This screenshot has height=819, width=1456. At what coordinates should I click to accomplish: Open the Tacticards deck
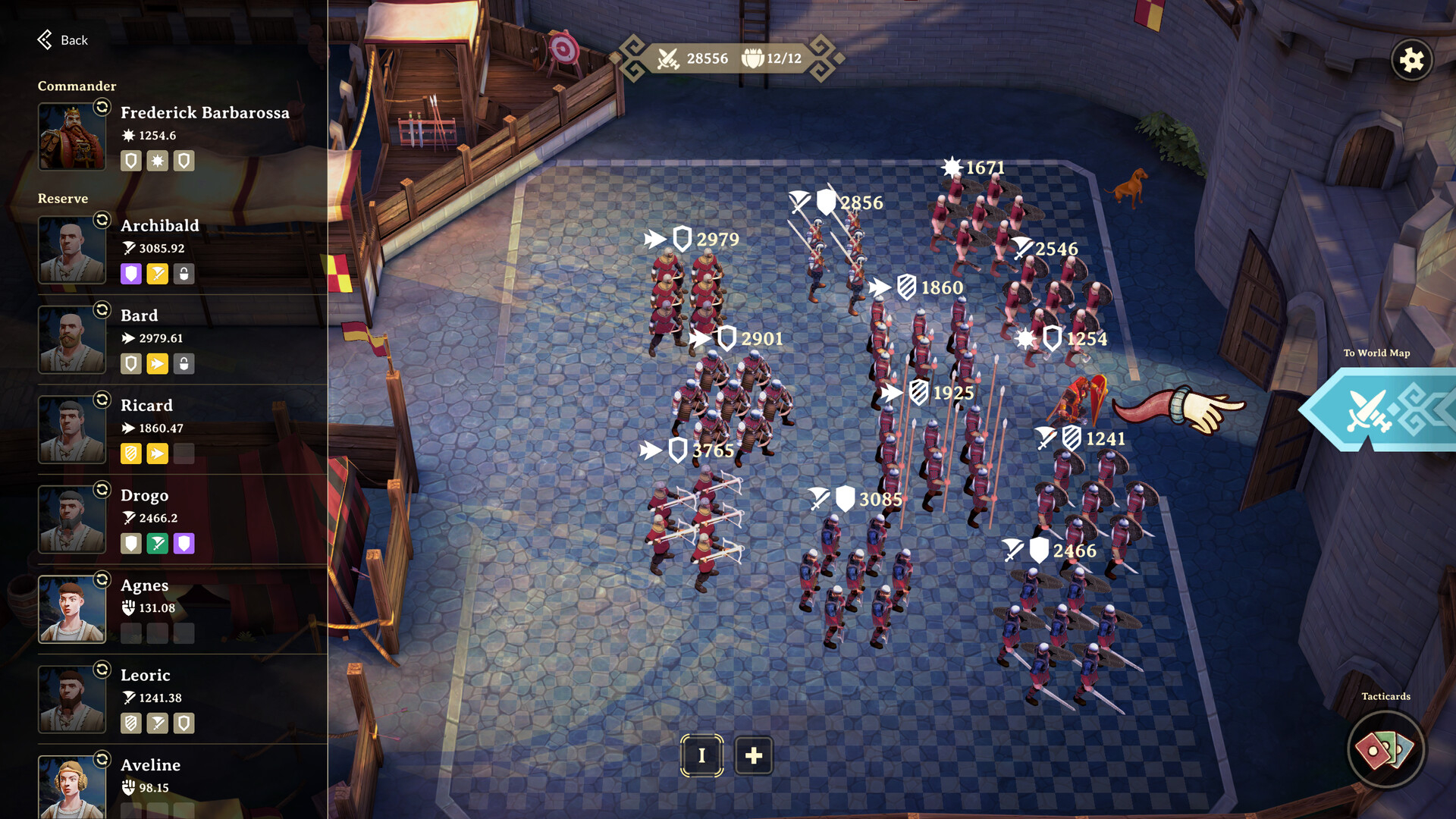pyautogui.click(x=1385, y=749)
